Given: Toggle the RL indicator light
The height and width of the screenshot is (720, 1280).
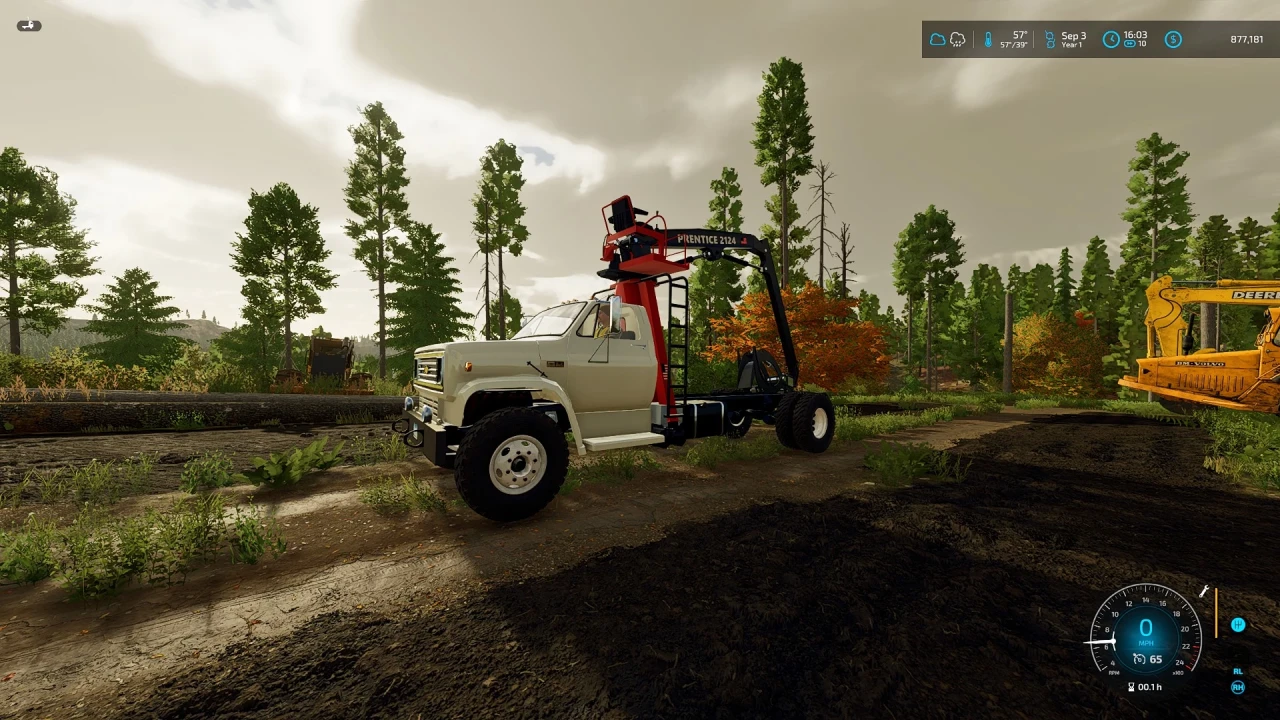Looking at the screenshot, I should [x=1237, y=672].
